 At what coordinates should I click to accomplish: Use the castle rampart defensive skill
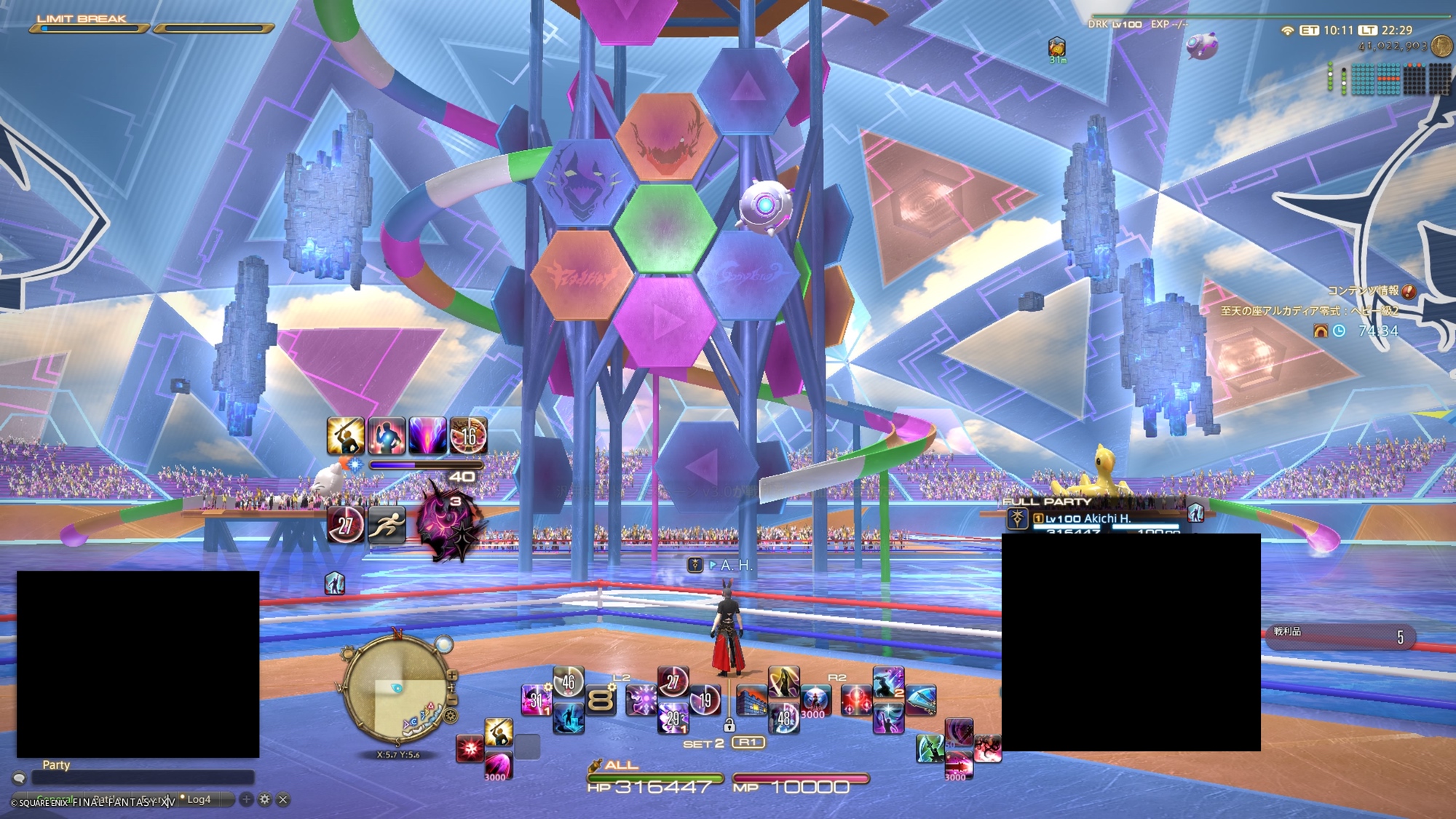[x=751, y=701]
